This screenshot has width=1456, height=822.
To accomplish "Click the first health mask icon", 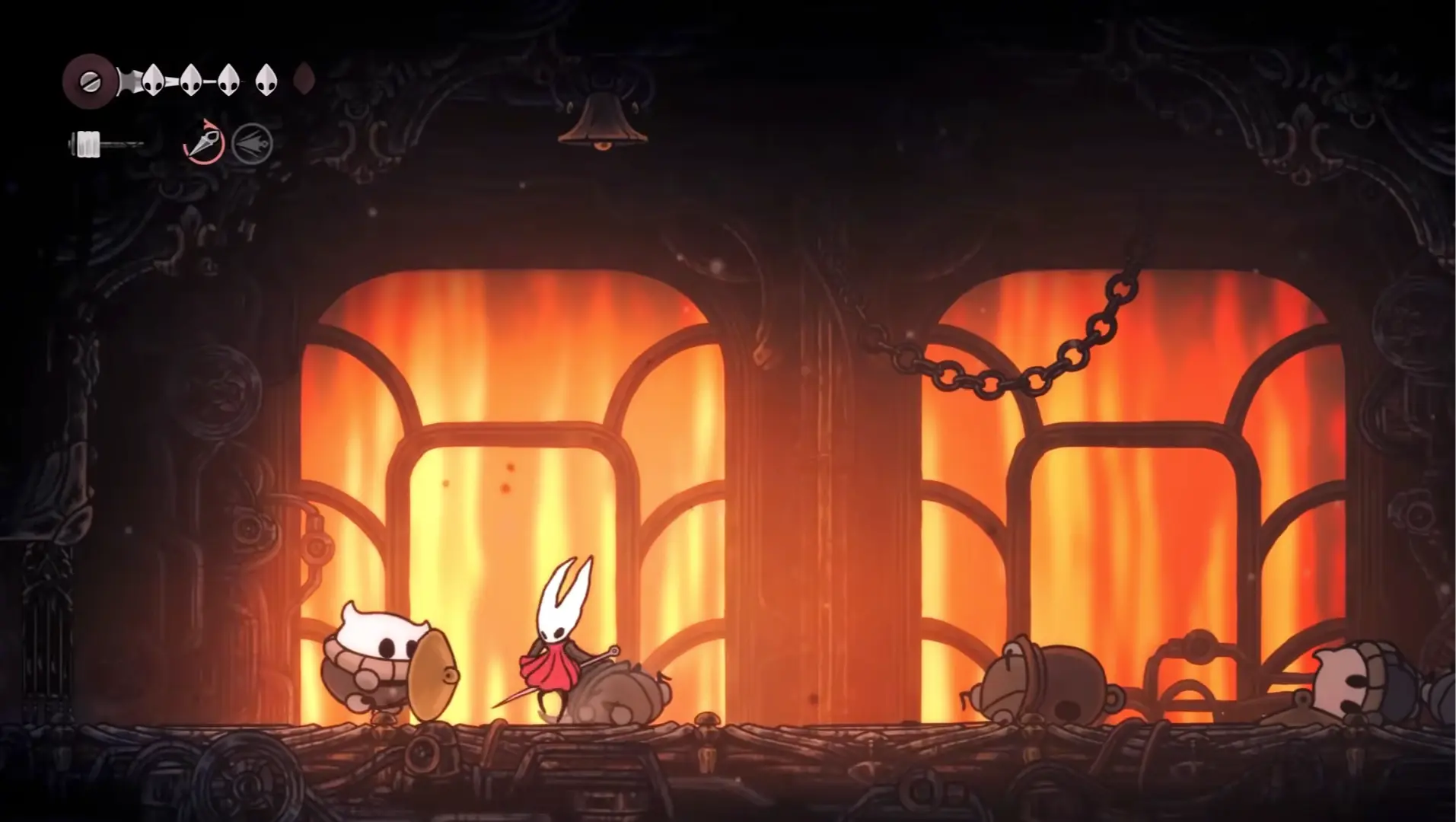I will tap(152, 78).
